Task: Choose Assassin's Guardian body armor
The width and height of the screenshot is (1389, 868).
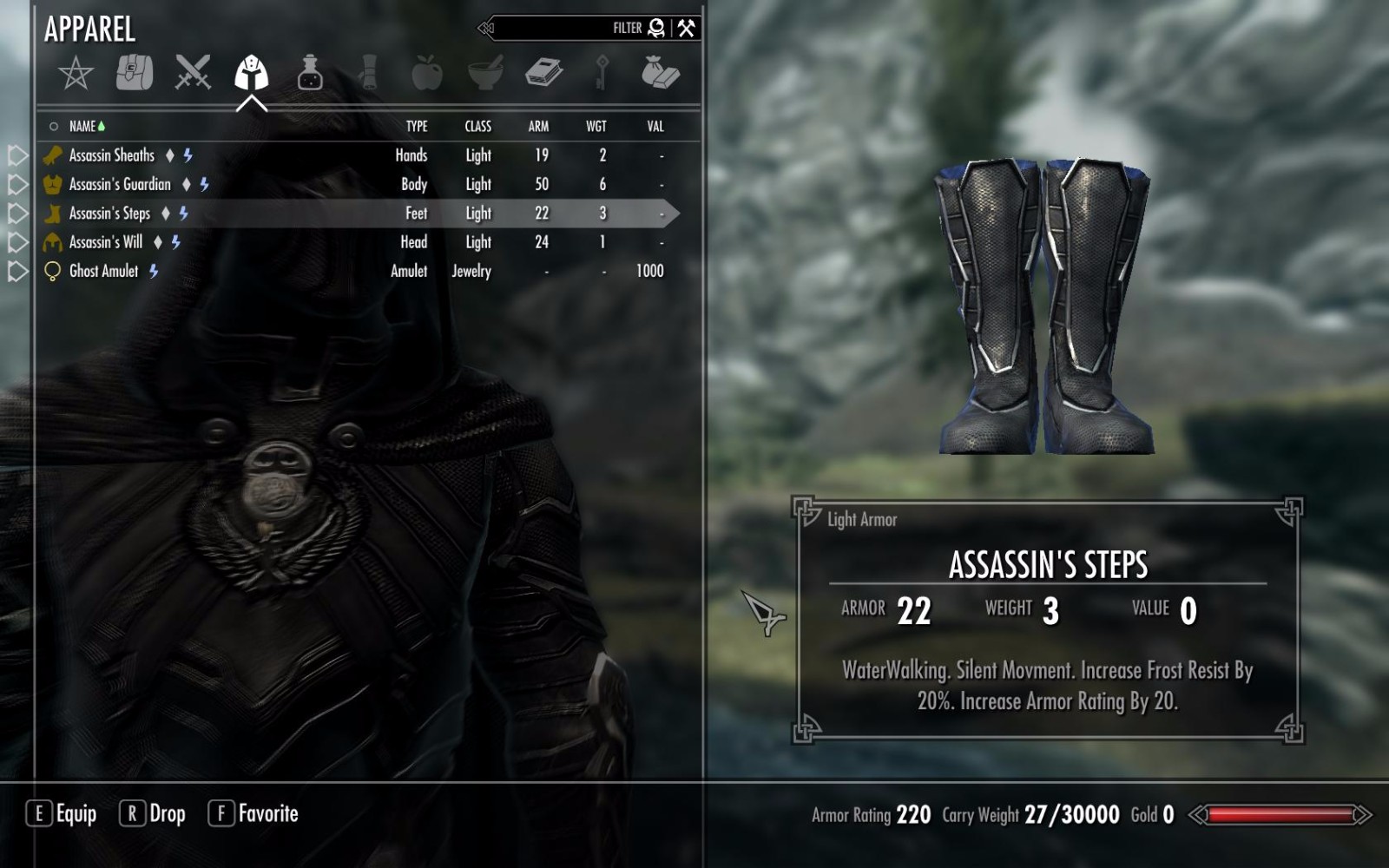Action: point(120,184)
